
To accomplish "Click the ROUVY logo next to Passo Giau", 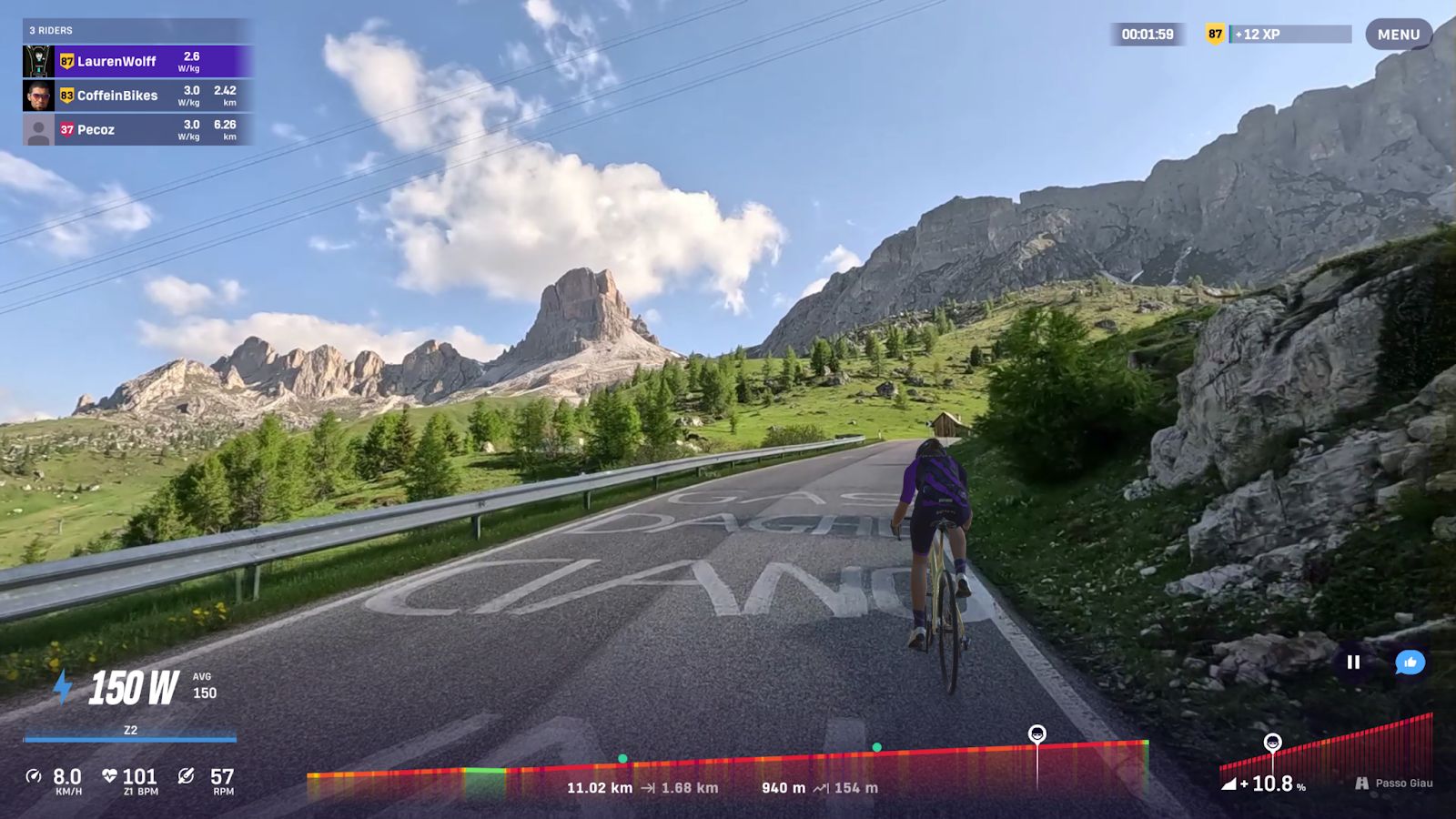I will pos(1362,781).
